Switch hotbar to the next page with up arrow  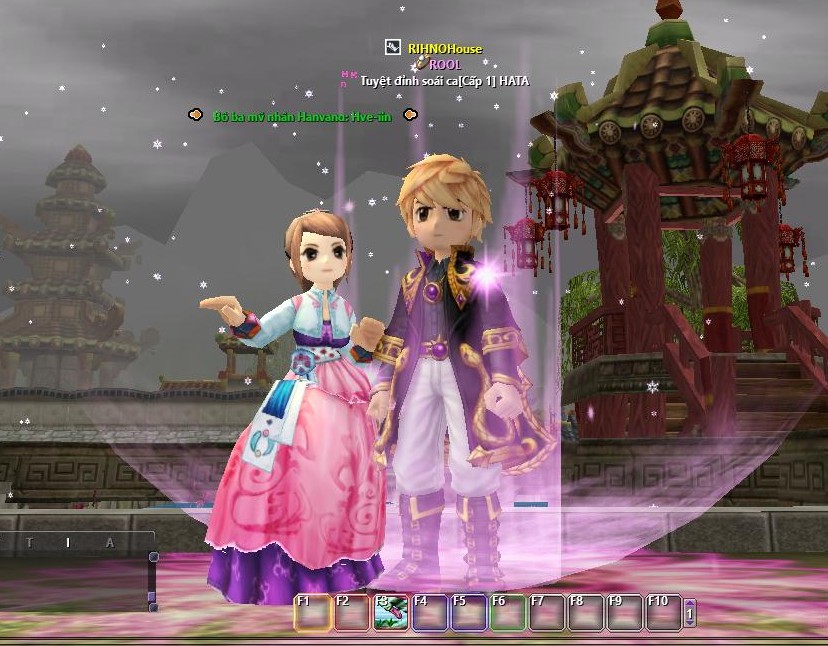tap(689, 603)
